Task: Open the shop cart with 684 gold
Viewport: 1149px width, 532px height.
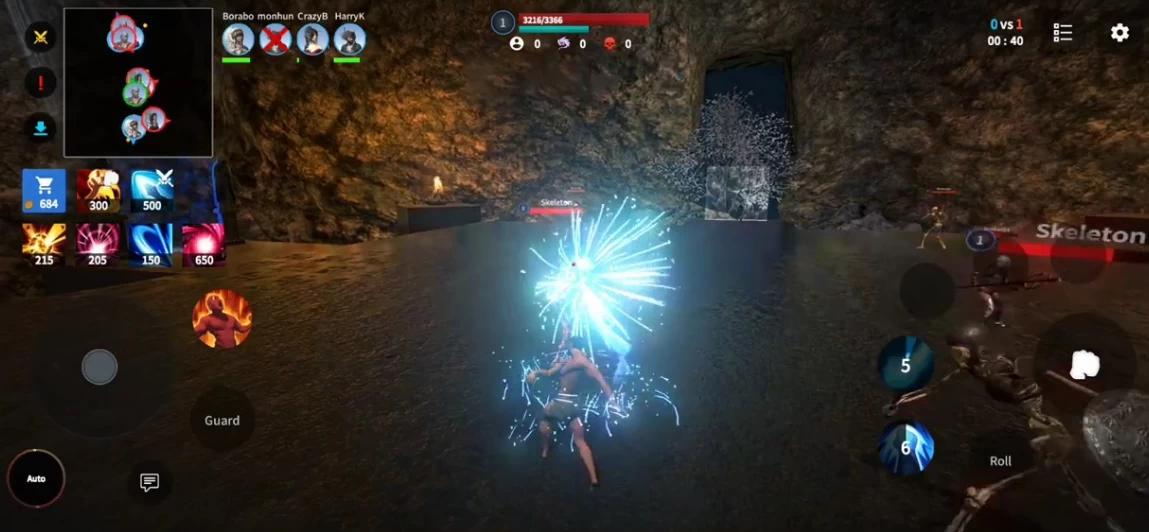Action: (44, 191)
